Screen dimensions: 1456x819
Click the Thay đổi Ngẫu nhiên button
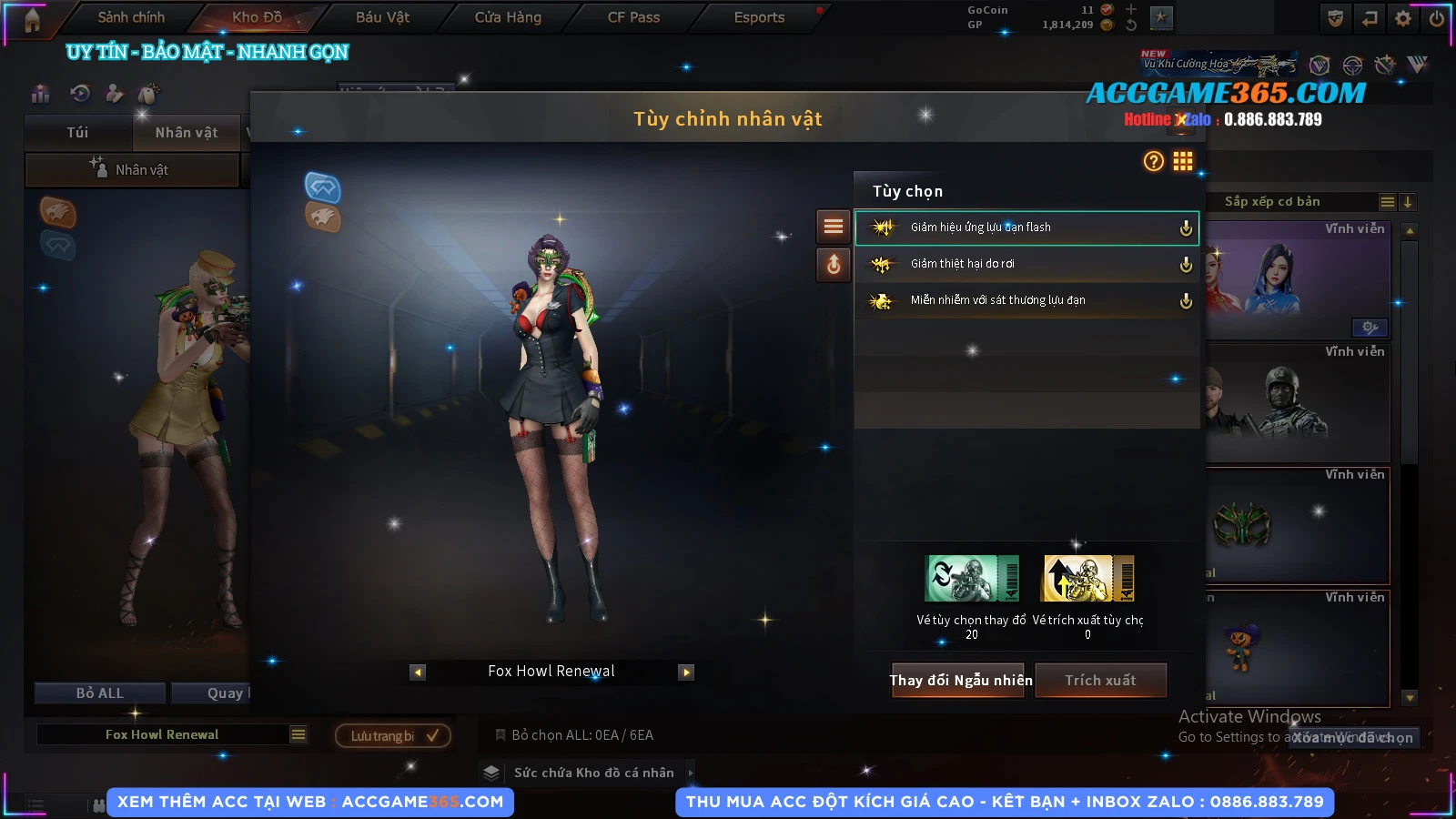point(960,680)
